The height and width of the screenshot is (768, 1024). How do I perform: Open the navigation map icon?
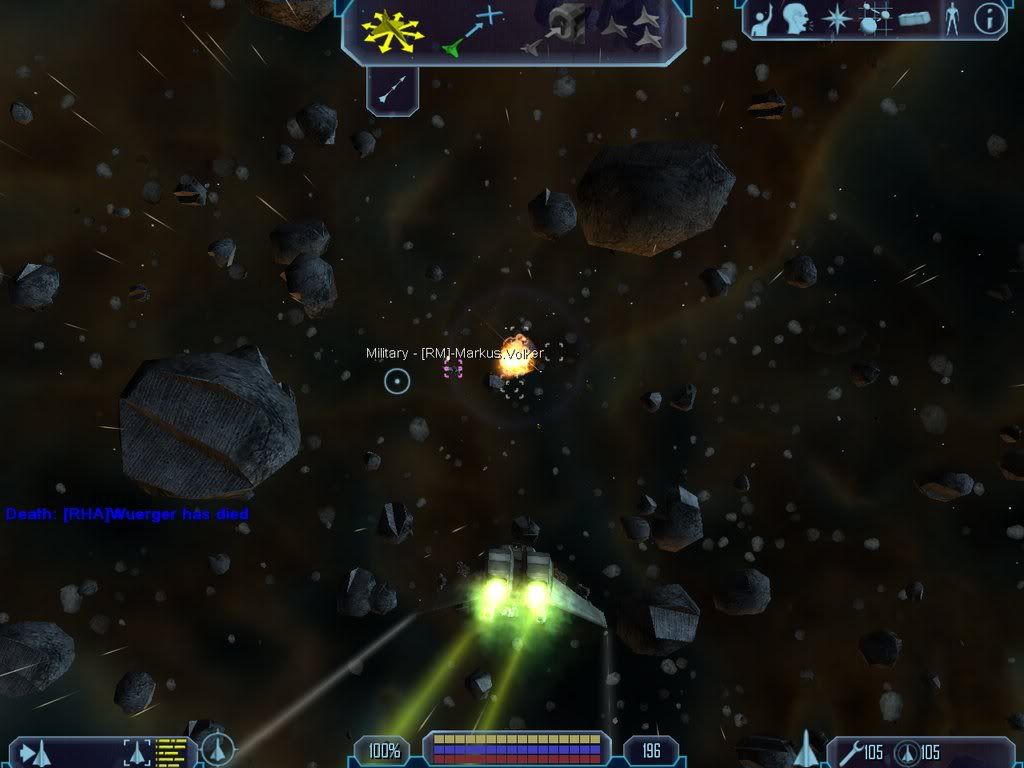point(873,18)
